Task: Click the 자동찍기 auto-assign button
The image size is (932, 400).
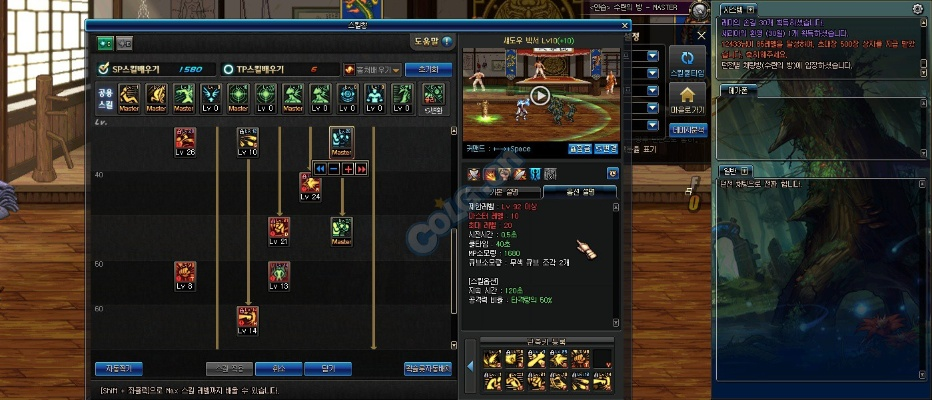Action: coord(119,368)
